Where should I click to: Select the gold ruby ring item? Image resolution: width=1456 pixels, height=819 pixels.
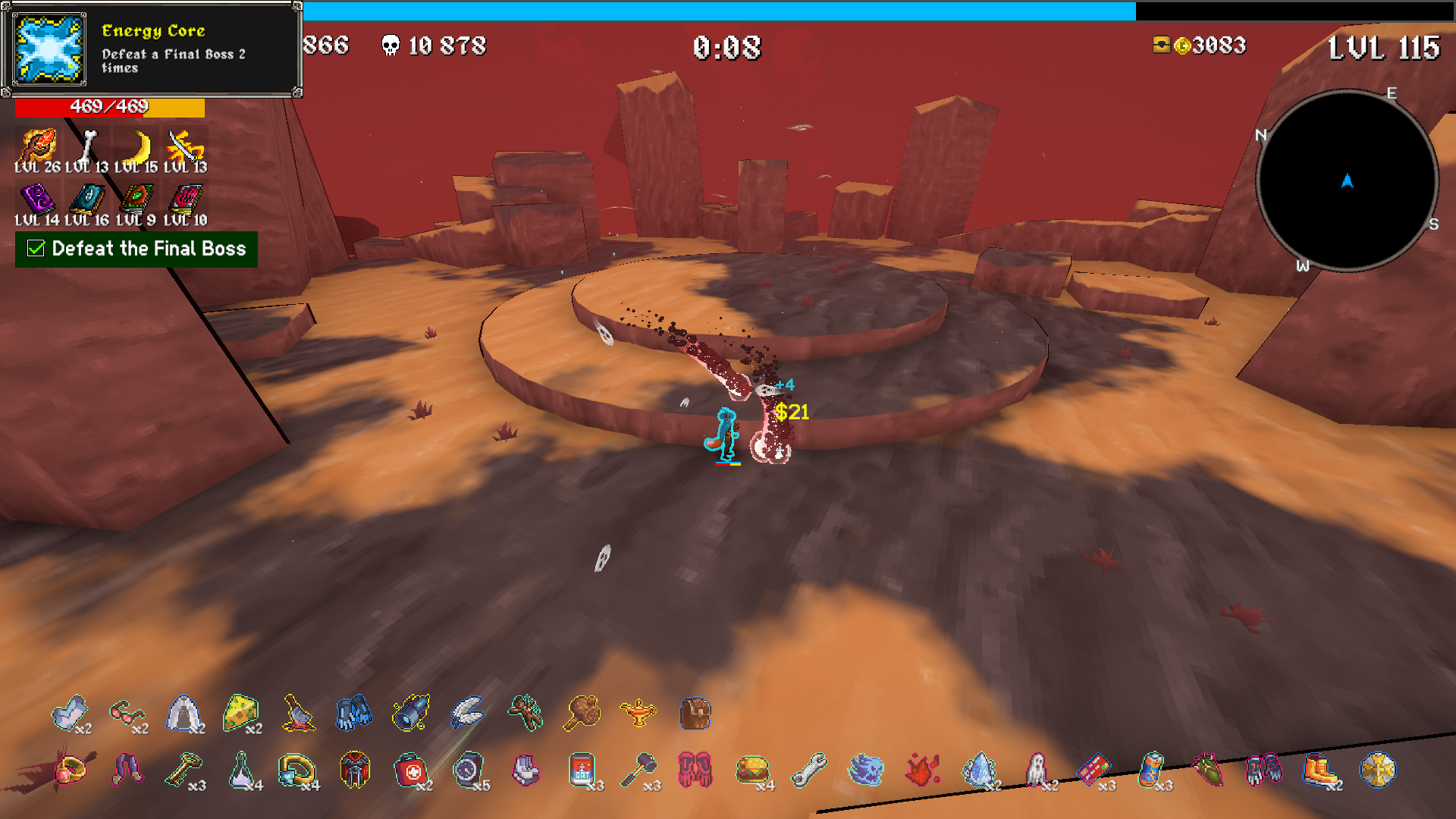(x=70, y=770)
